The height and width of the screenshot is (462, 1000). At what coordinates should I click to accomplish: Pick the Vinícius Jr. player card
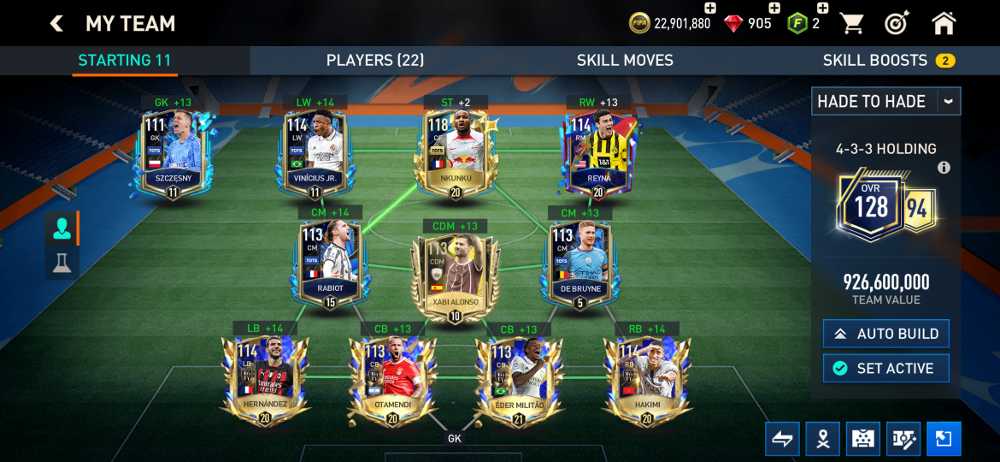pos(314,153)
